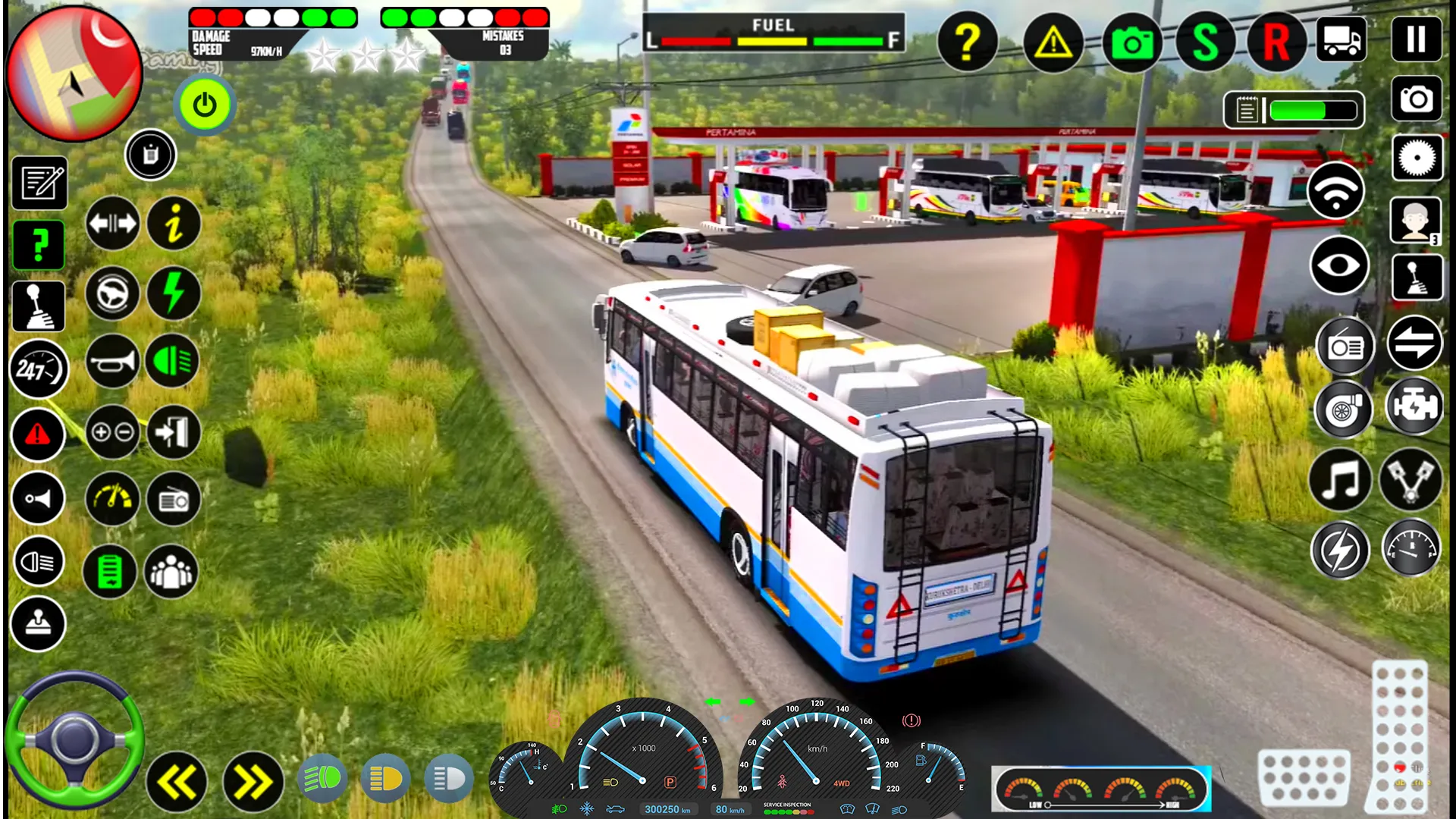This screenshot has width=1456, height=819.
Task: Select the engine repair icon
Action: click(1415, 408)
